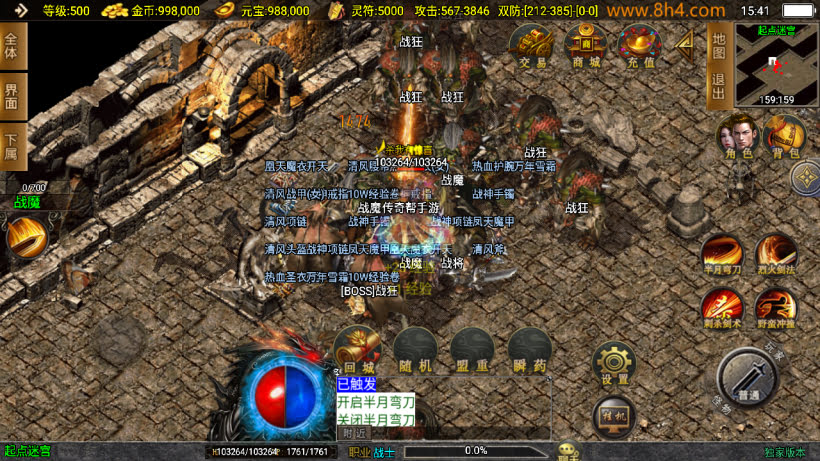Activate the 半月弯刀 skill

coord(721,254)
